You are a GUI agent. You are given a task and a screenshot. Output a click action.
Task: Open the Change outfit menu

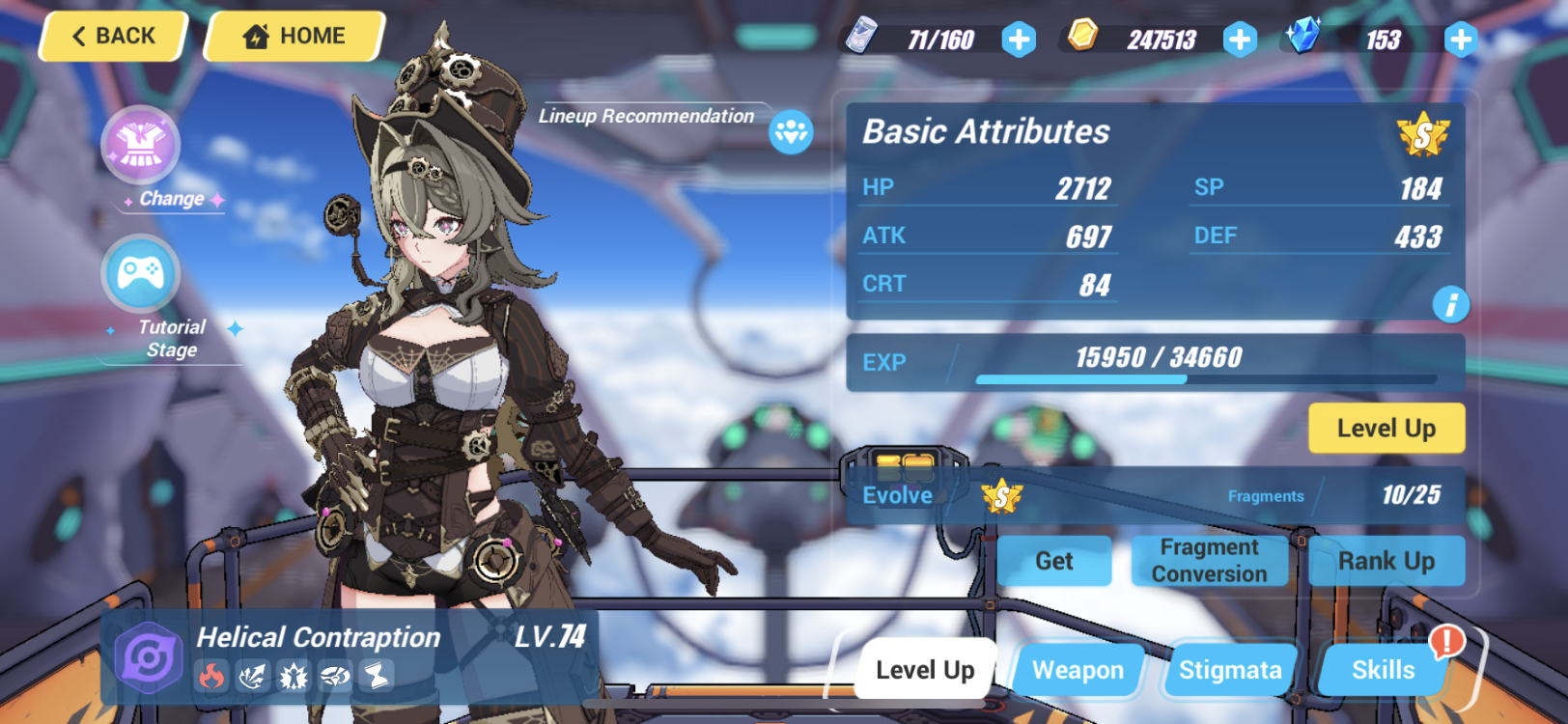(x=143, y=147)
